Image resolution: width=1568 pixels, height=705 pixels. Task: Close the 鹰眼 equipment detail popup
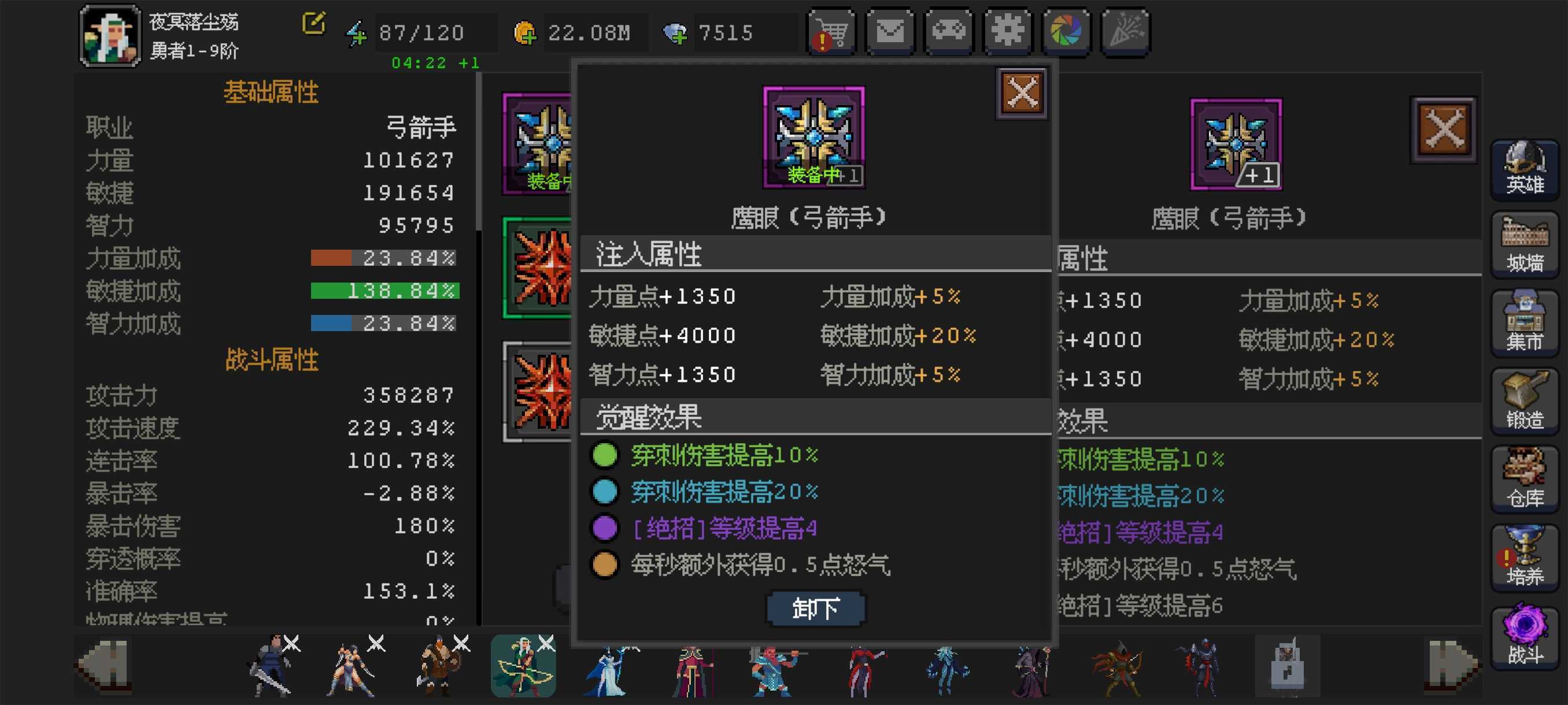click(1022, 91)
